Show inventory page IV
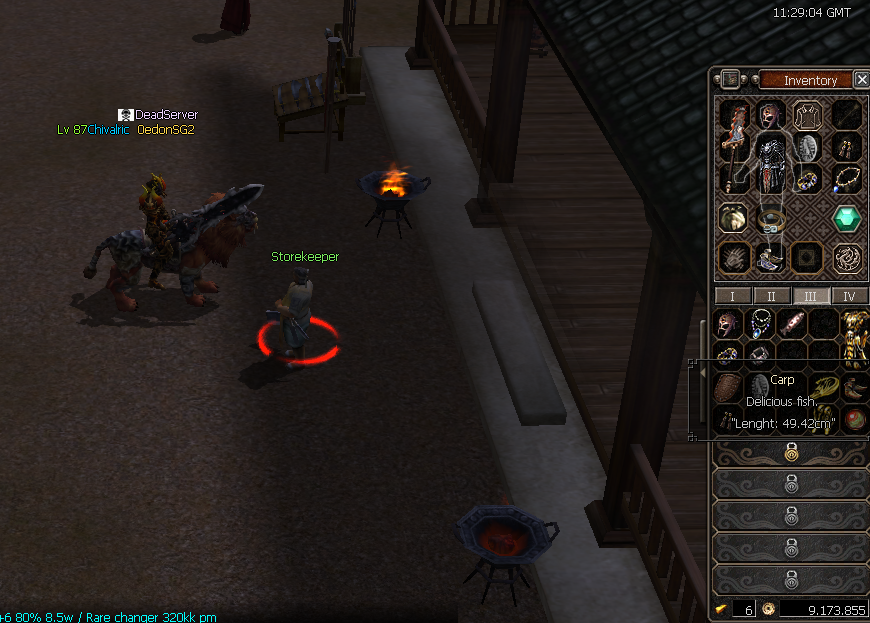This screenshot has height=623, width=870. (x=849, y=296)
